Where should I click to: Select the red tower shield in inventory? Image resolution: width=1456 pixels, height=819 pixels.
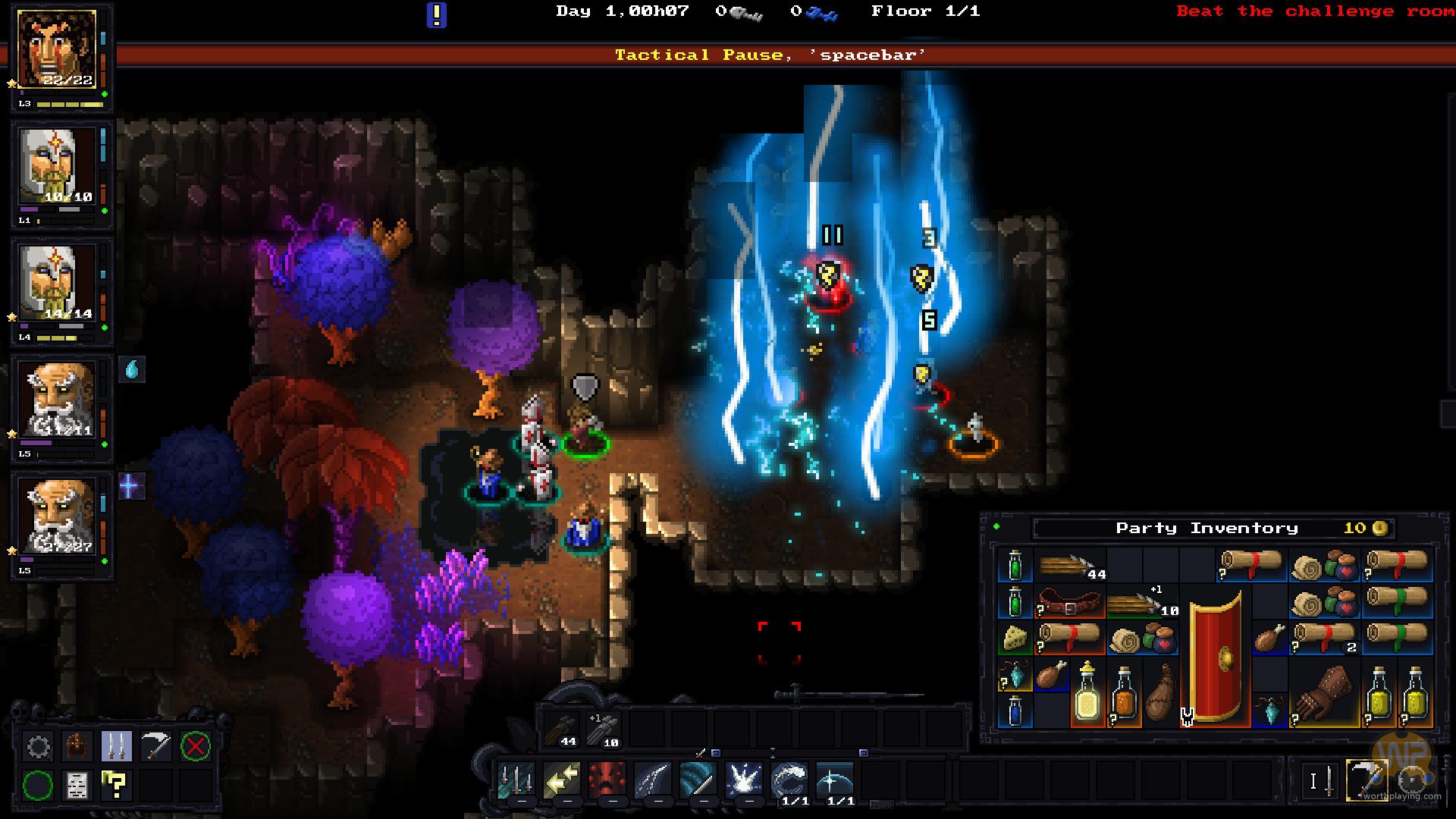coord(1216,656)
